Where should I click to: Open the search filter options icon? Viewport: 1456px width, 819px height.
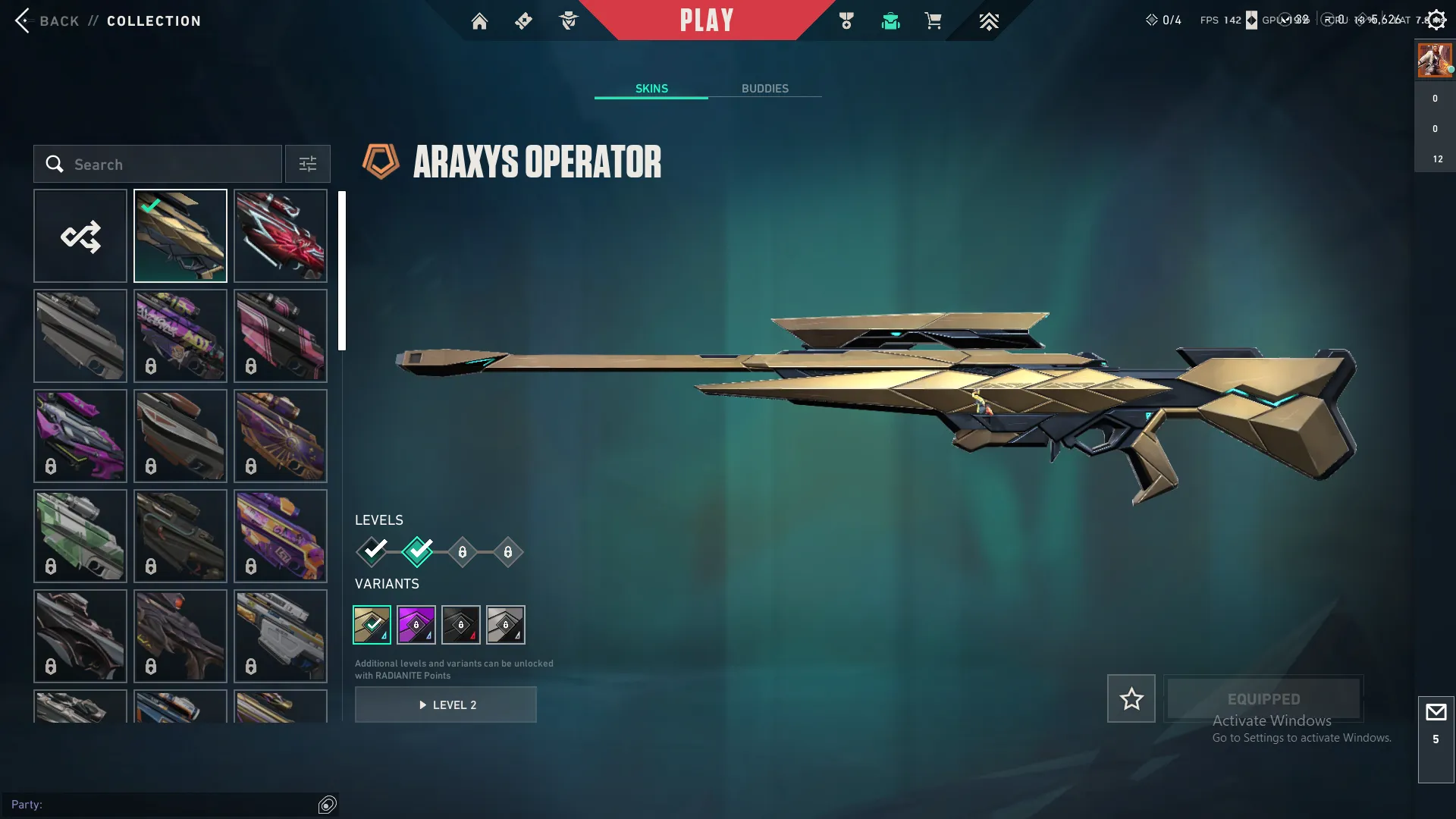pos(307,164)
